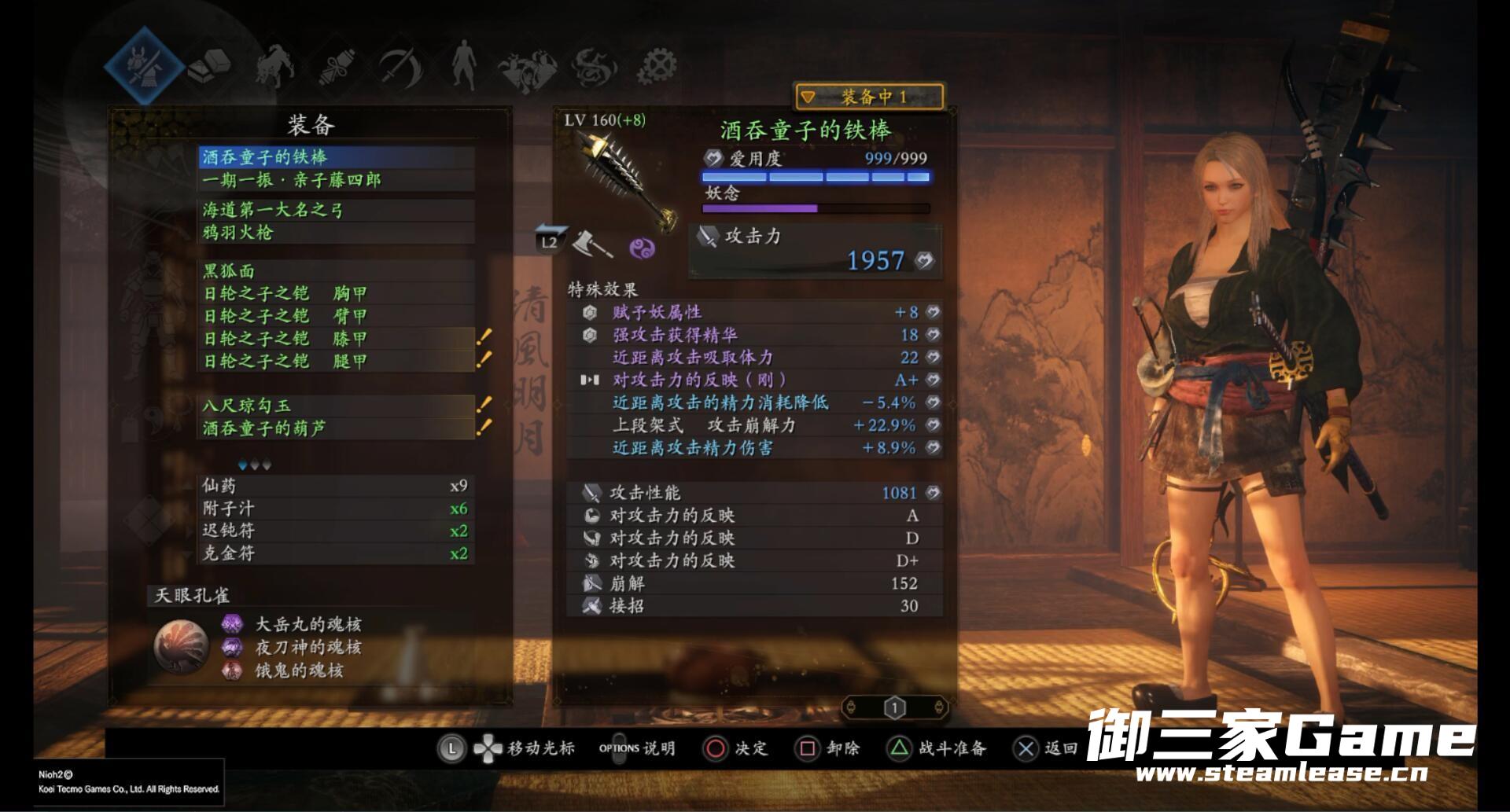Viewport: 1510px width, 812px height.
Task: Select the 酒吞童子的铁棒 weapon slot
Action: click(337, 157)
